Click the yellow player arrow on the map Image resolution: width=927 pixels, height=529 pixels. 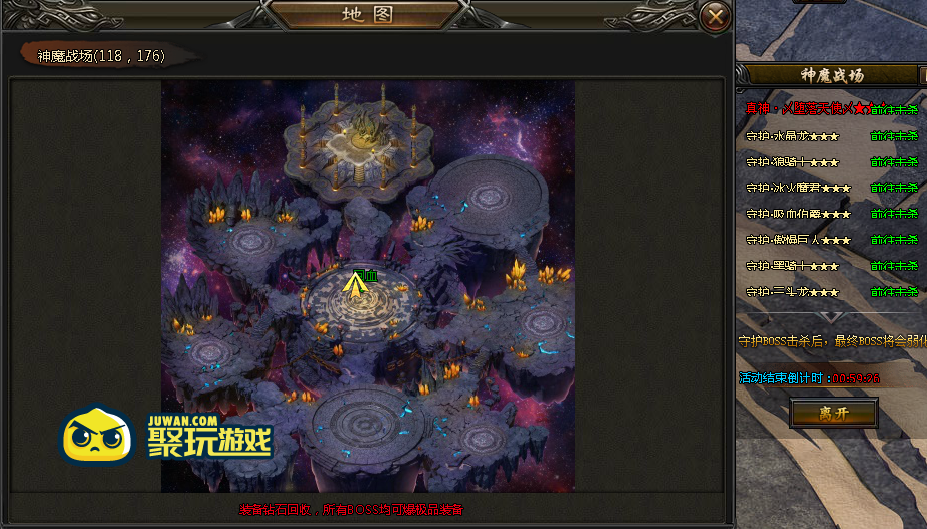pos(353,286)
